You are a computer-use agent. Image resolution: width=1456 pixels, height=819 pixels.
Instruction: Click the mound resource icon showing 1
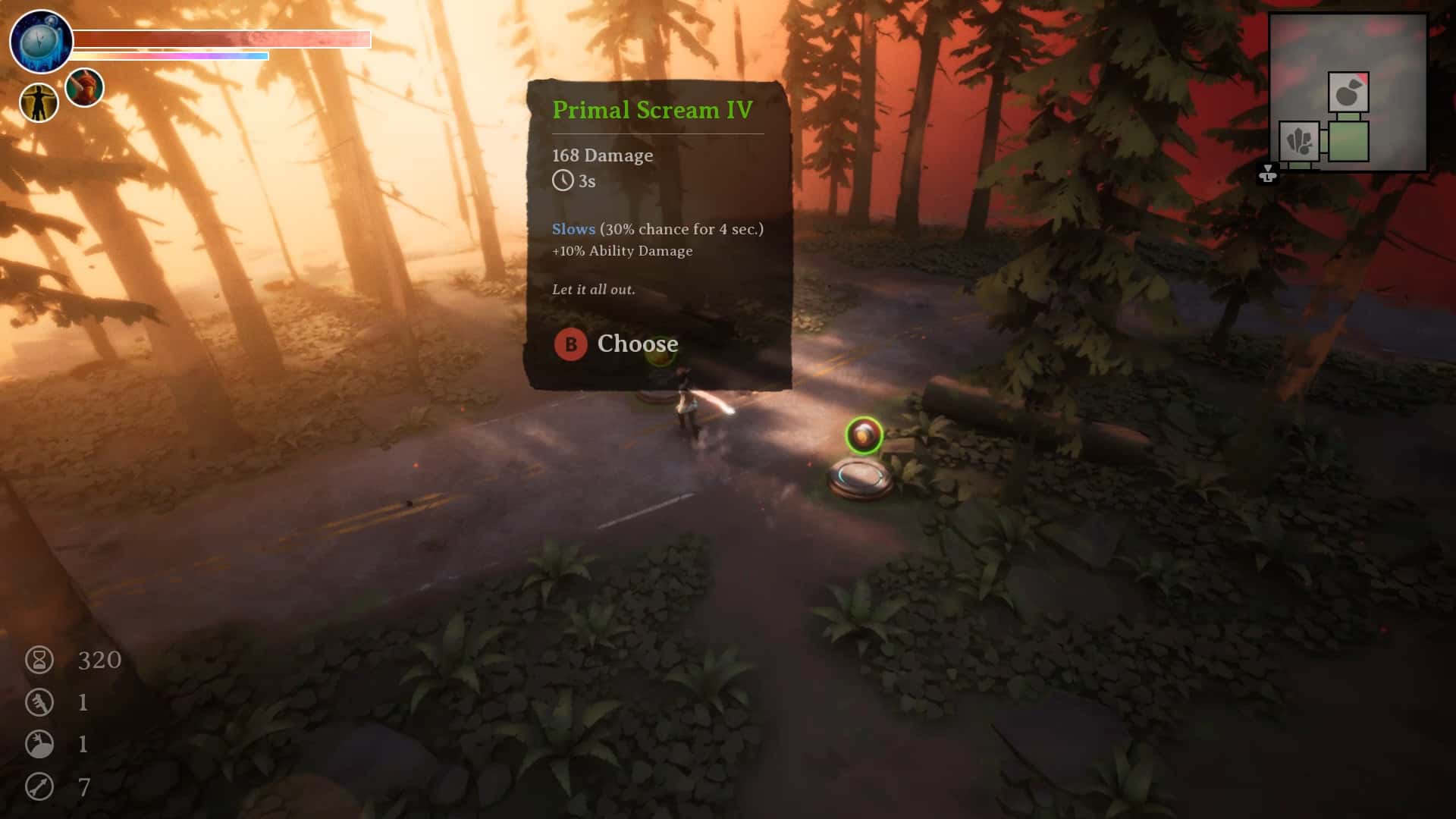pyautogui.click(x=39, y=745)
